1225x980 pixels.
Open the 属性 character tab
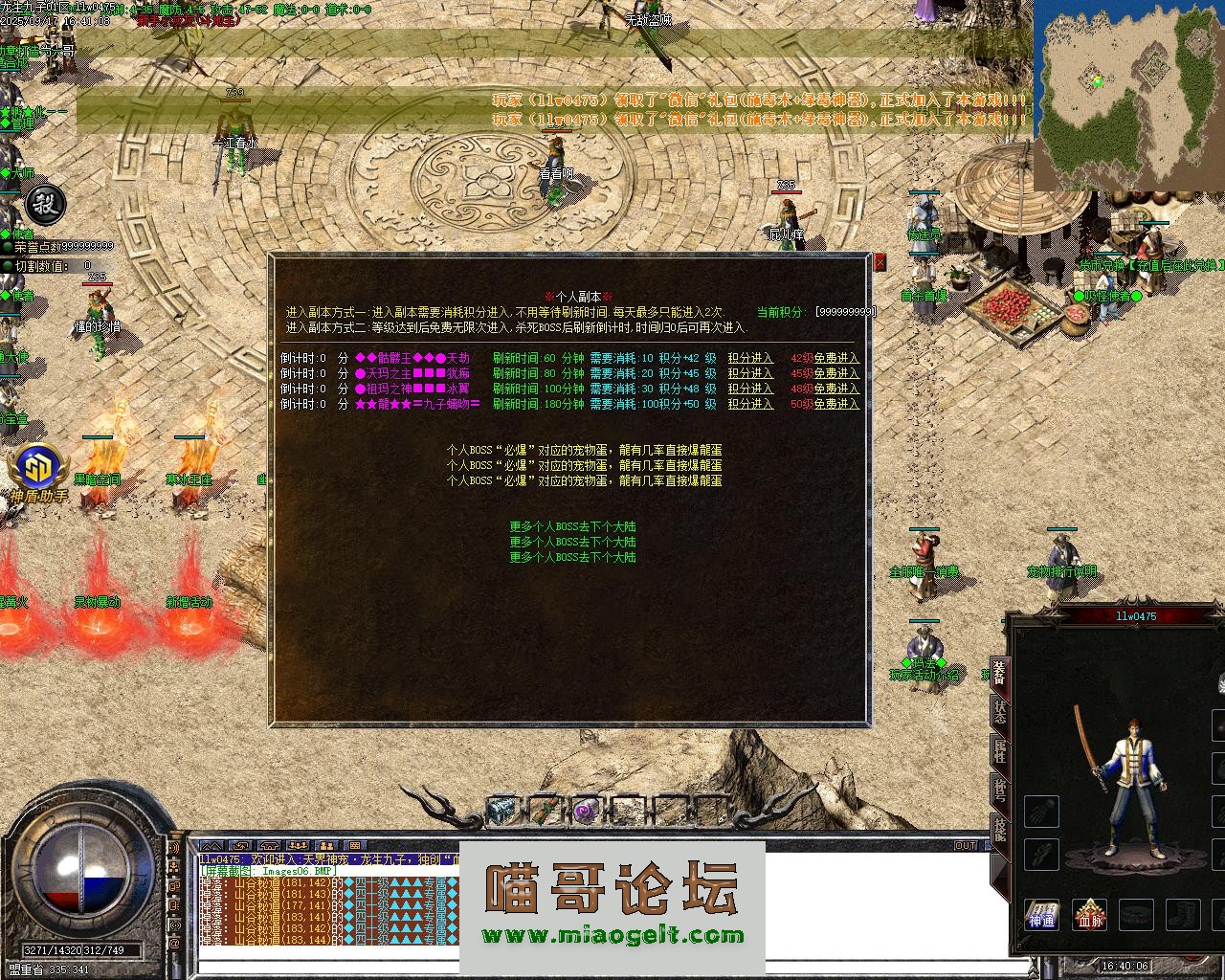[999, 752]
